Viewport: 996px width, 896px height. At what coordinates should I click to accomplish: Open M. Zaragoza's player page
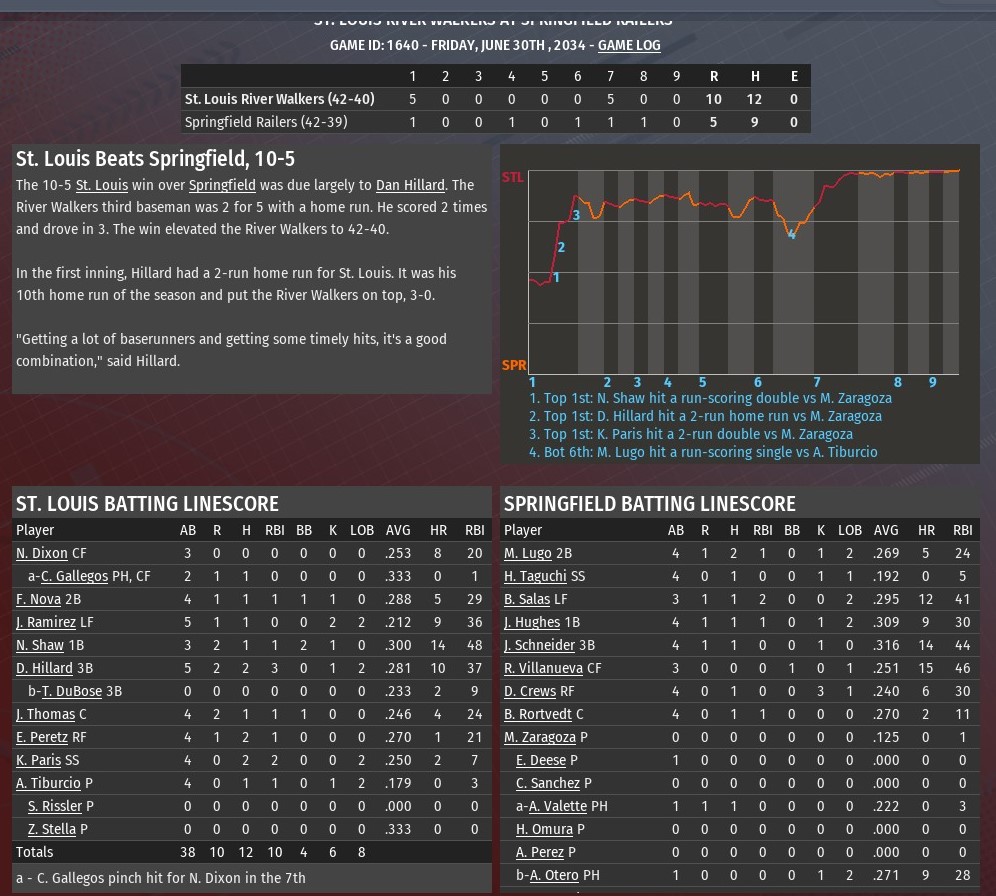(540, 737)
